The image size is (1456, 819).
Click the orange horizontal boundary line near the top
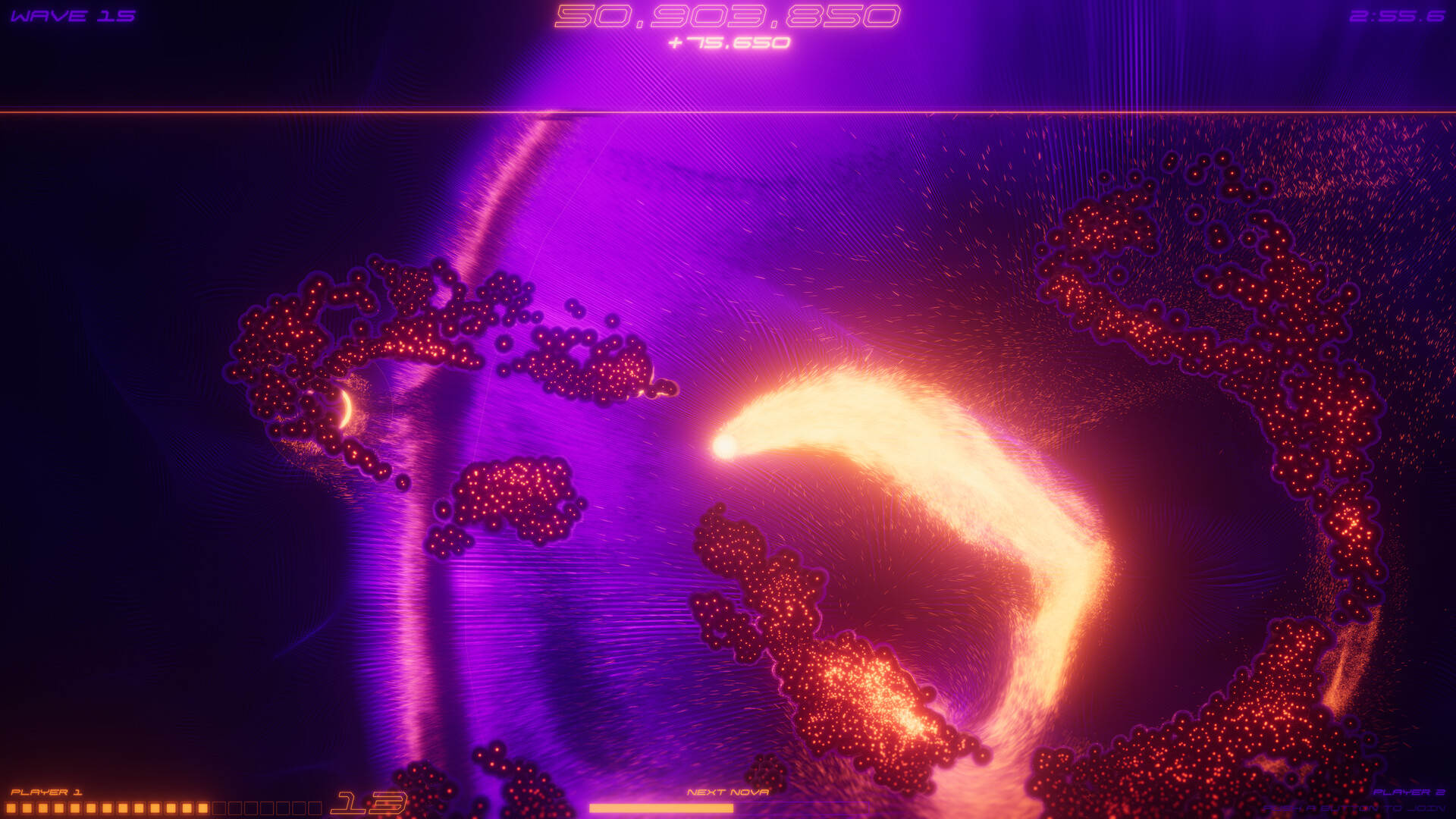(x=728, y=112)
